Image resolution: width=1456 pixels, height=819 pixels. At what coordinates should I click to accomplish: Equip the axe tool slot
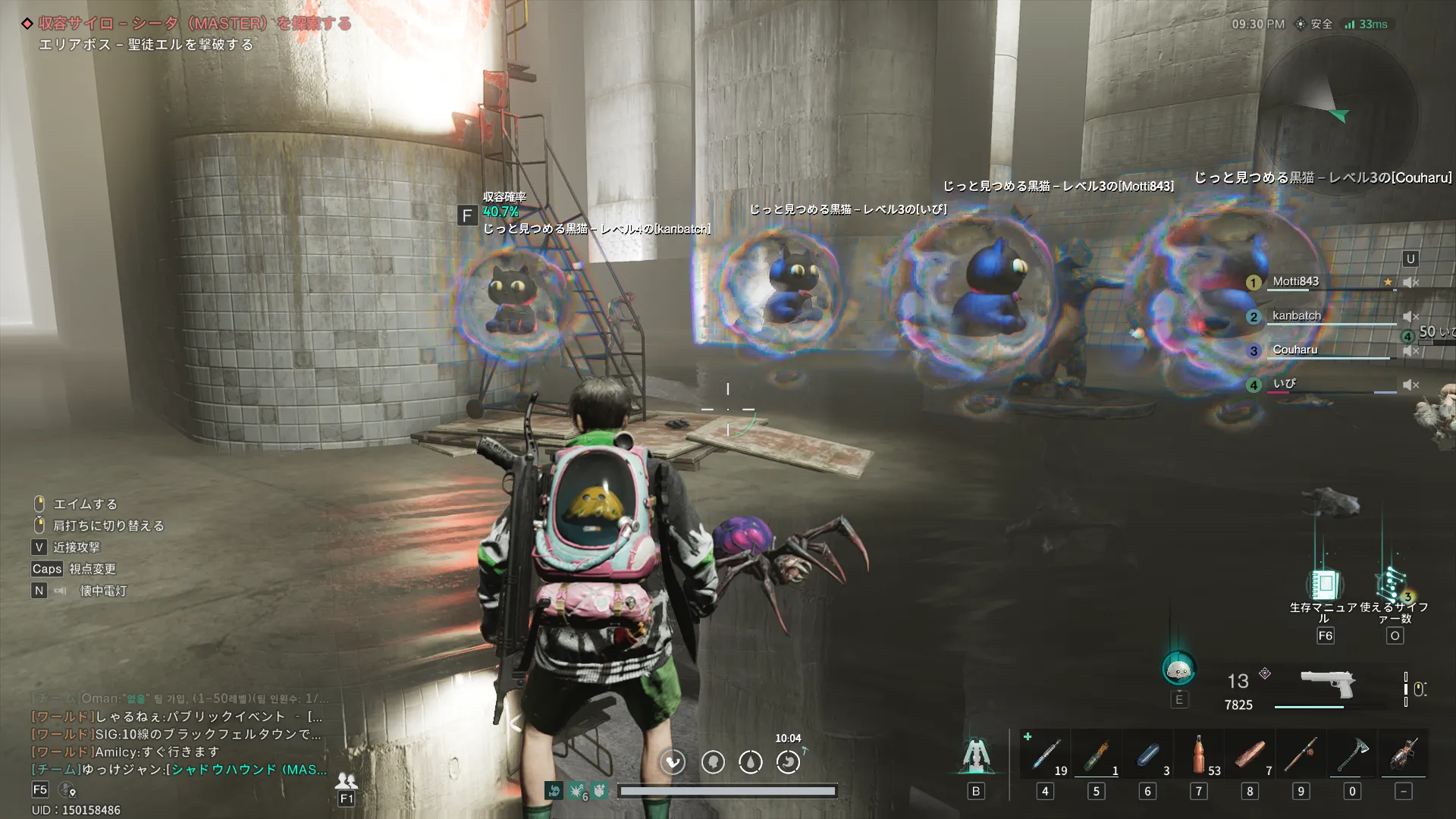pos(1352,755)
